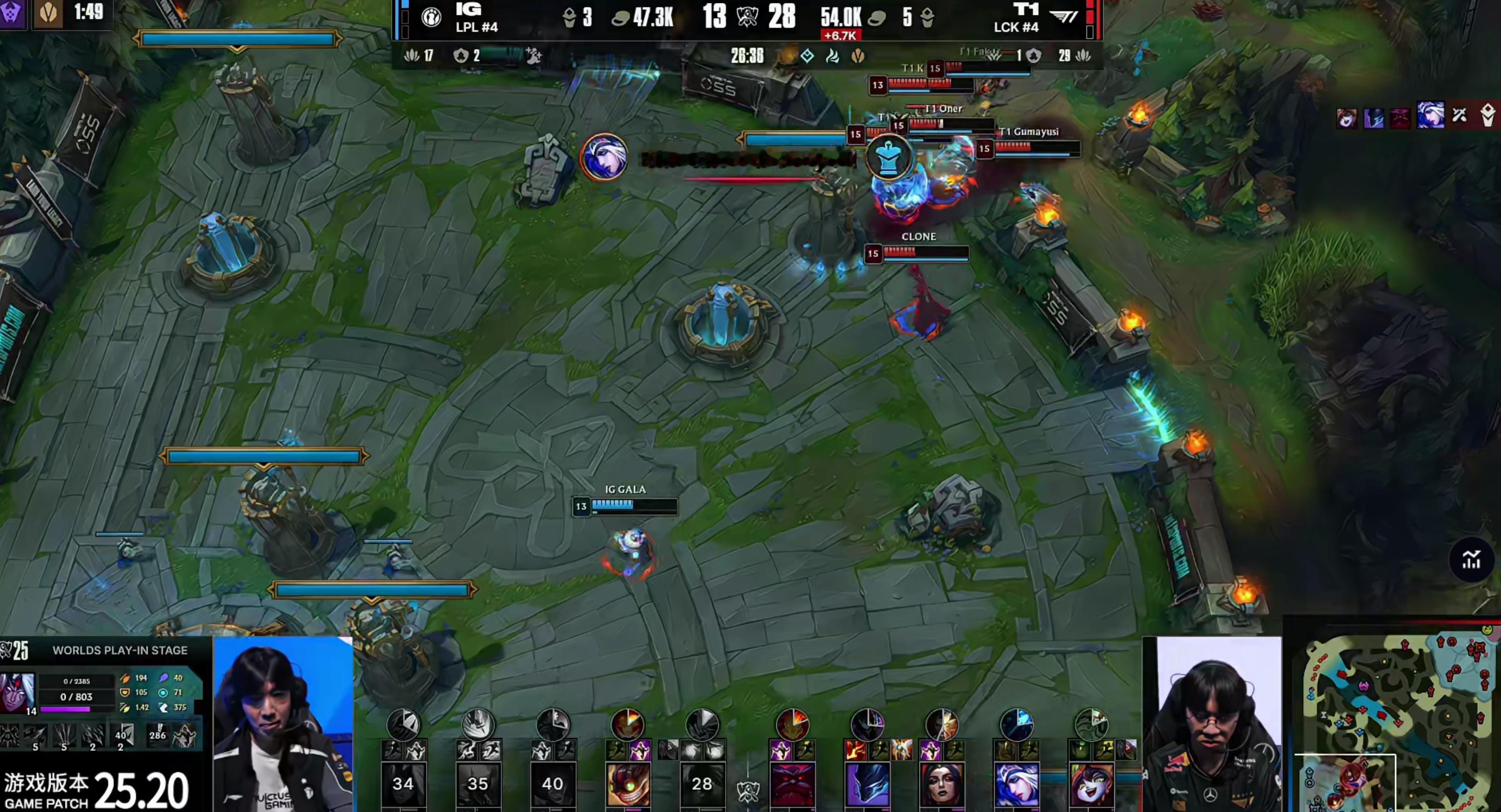The width and height of the screenshot is (1501, 812).
Task: Click the IG team logo in scoreboard
Action: [431, 17]
